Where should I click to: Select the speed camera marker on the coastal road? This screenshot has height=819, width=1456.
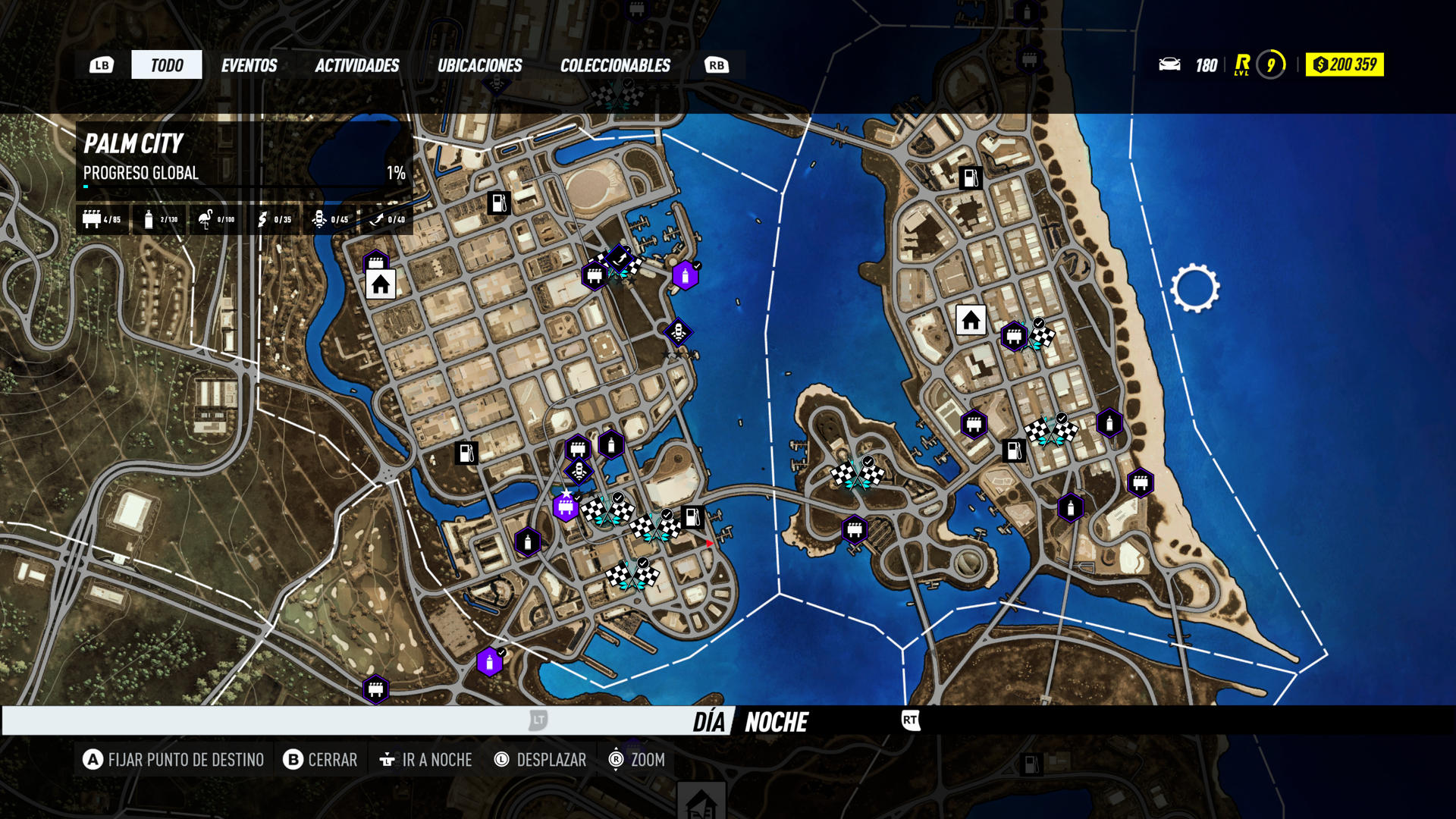coord(678,332)
